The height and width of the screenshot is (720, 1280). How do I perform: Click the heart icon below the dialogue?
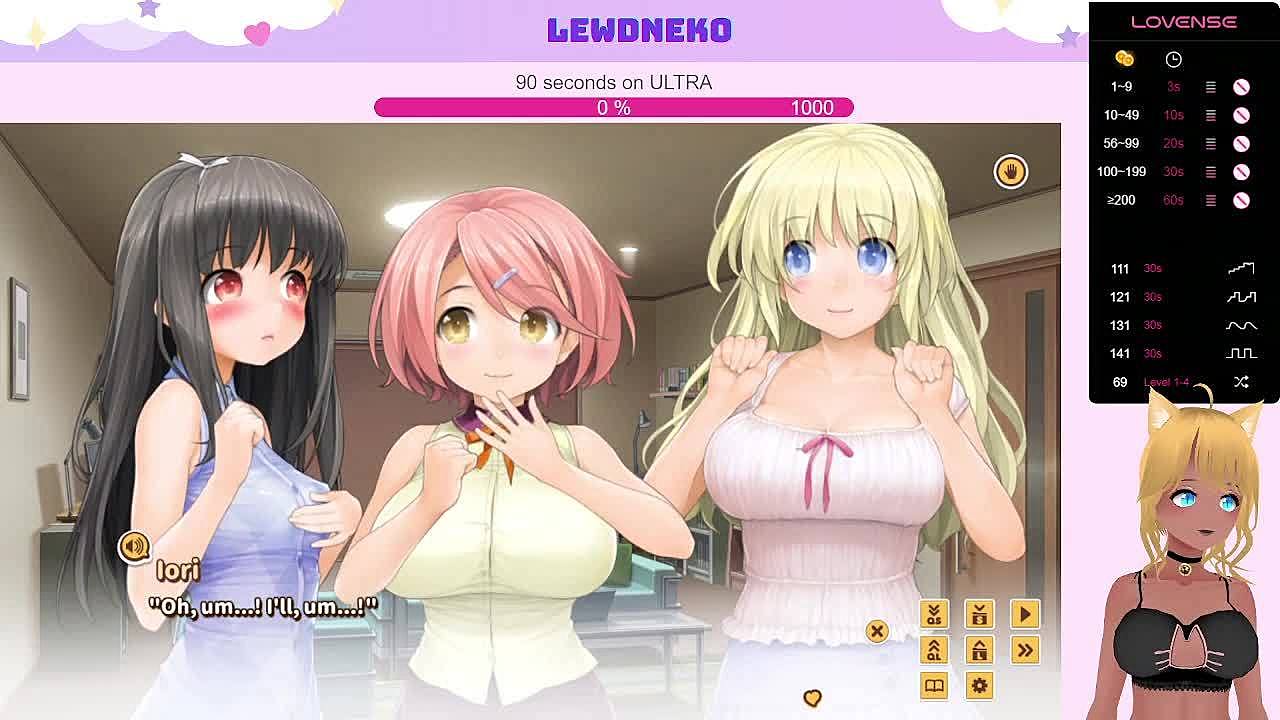(812, 698)
